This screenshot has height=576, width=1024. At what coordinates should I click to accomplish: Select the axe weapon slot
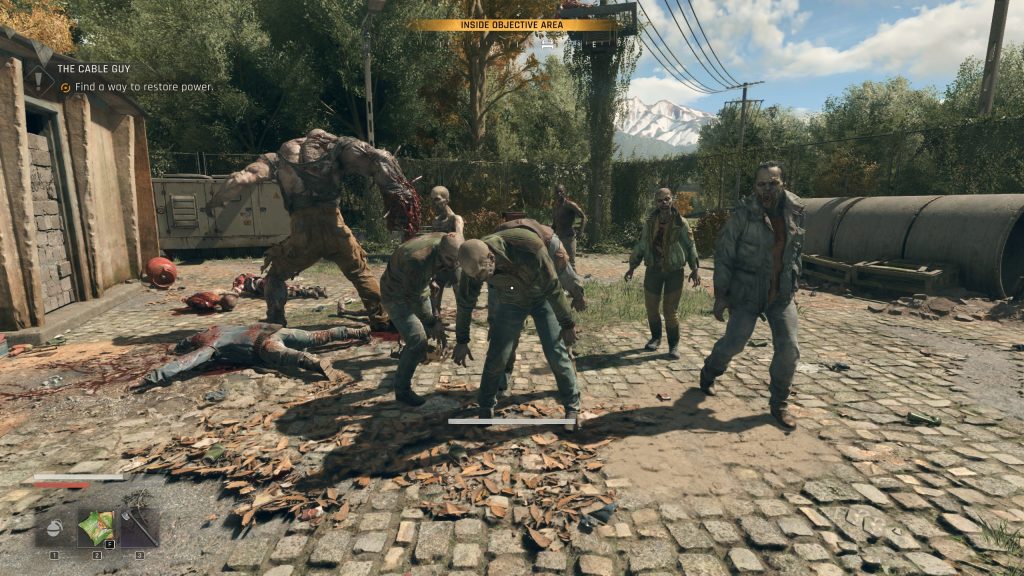[x=139, y=528]
